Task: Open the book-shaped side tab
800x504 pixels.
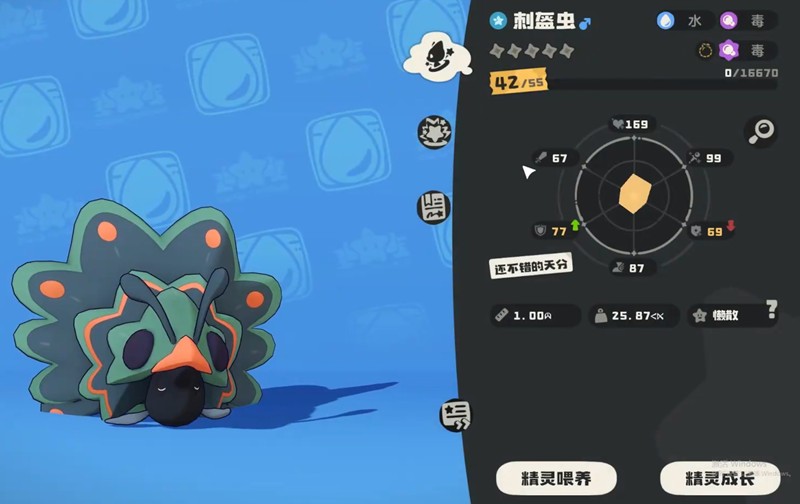Action: tap(434, 207)
